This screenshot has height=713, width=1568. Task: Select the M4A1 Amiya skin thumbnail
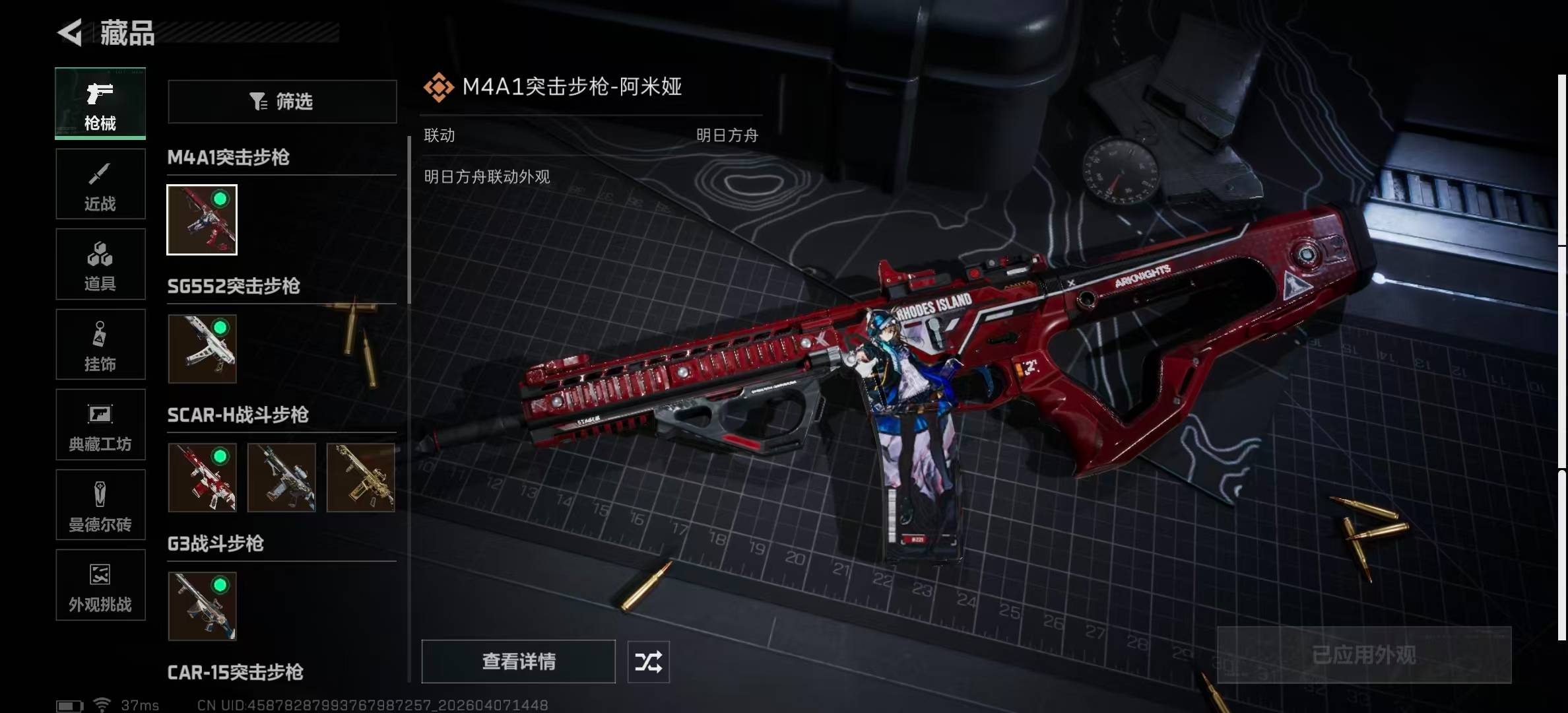coord(202,220)
